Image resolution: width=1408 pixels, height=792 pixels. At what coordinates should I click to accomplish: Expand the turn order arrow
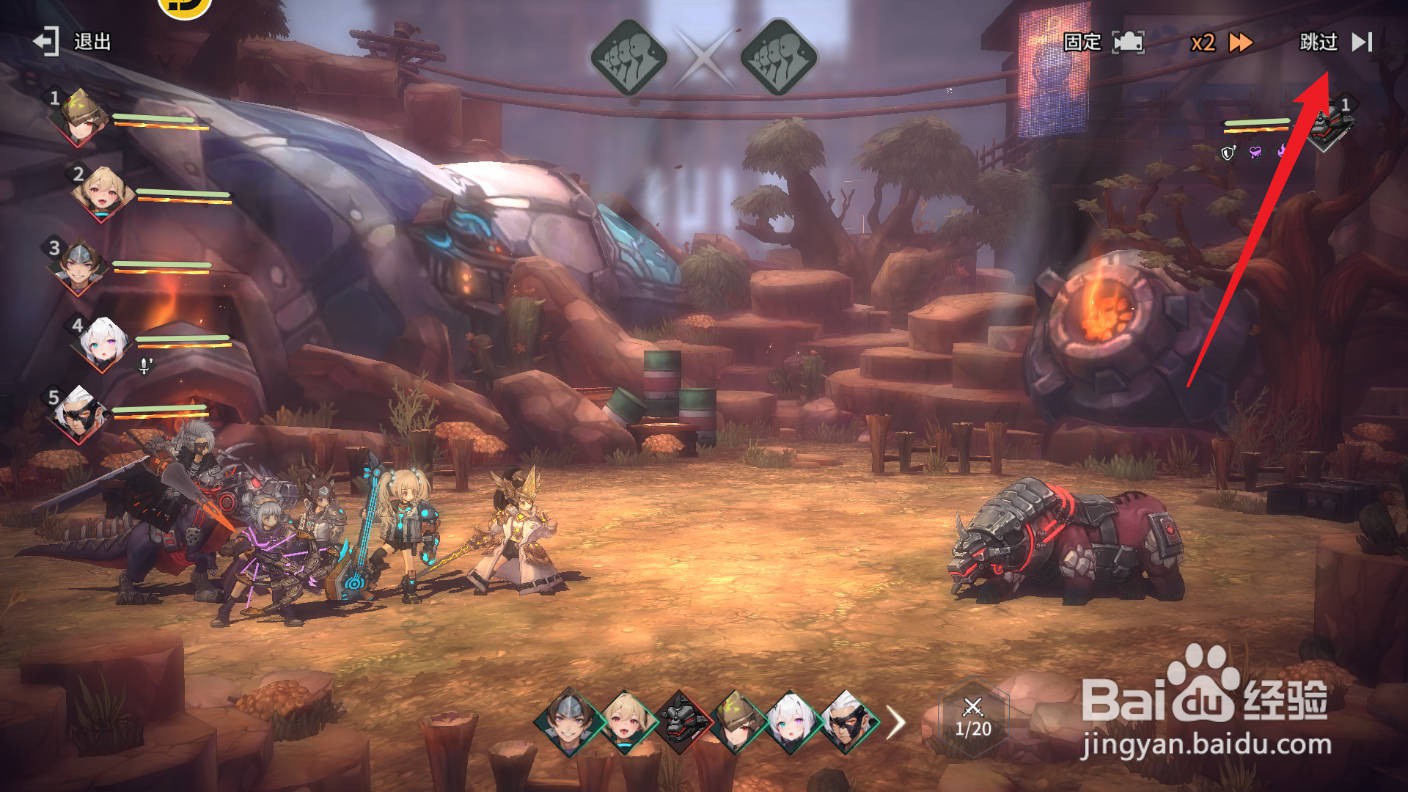click(x=896, y=722)
